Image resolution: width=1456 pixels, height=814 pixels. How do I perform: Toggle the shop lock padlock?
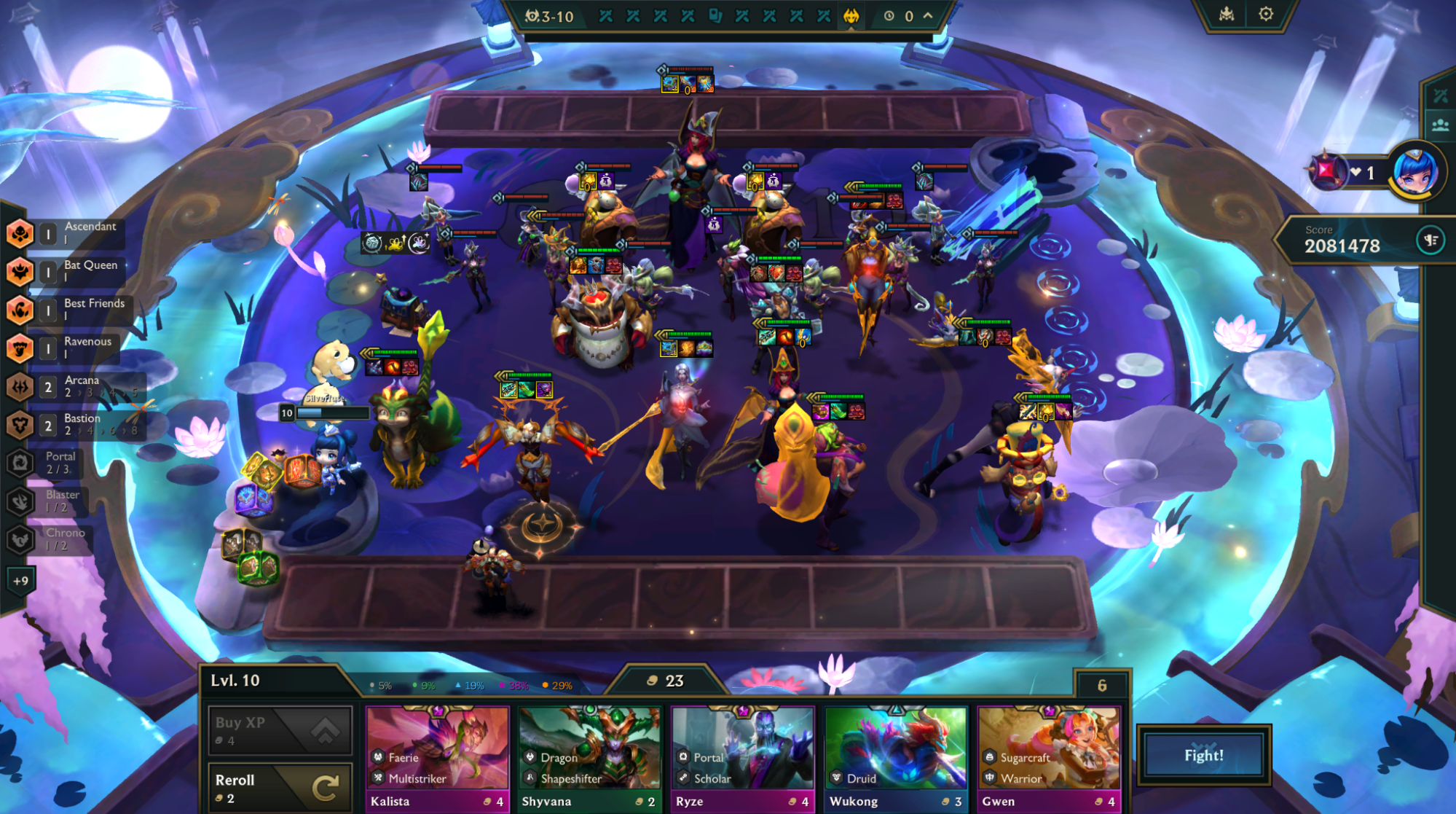[1104, 686]
